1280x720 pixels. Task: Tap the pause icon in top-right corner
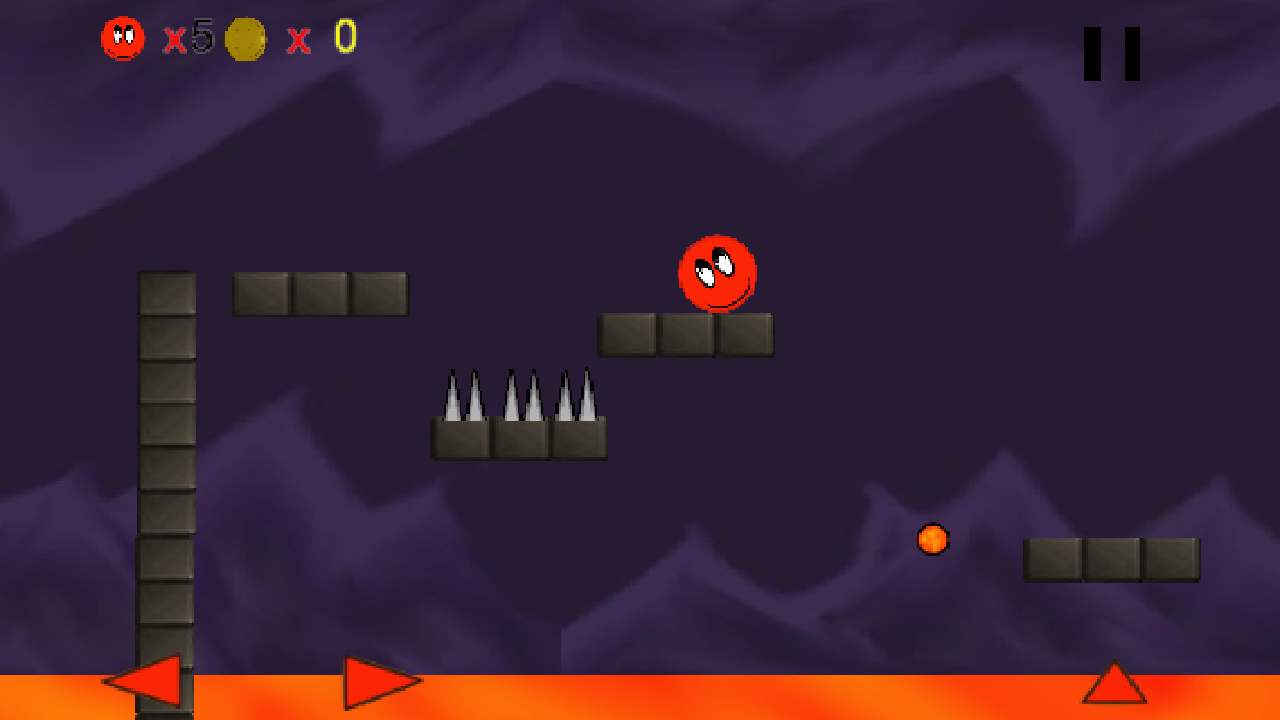point(1110,52)
